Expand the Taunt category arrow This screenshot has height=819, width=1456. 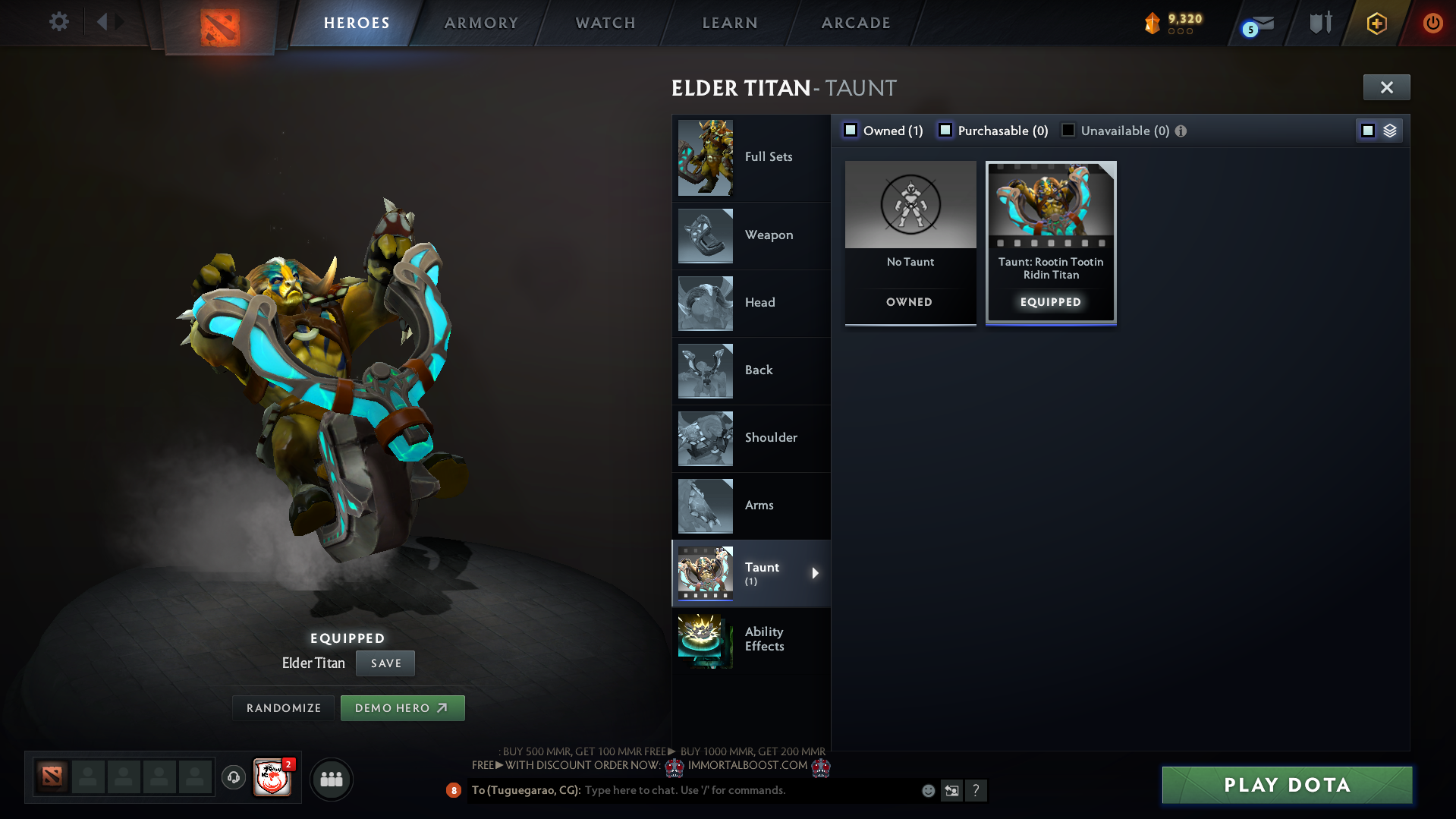point(816,574)
